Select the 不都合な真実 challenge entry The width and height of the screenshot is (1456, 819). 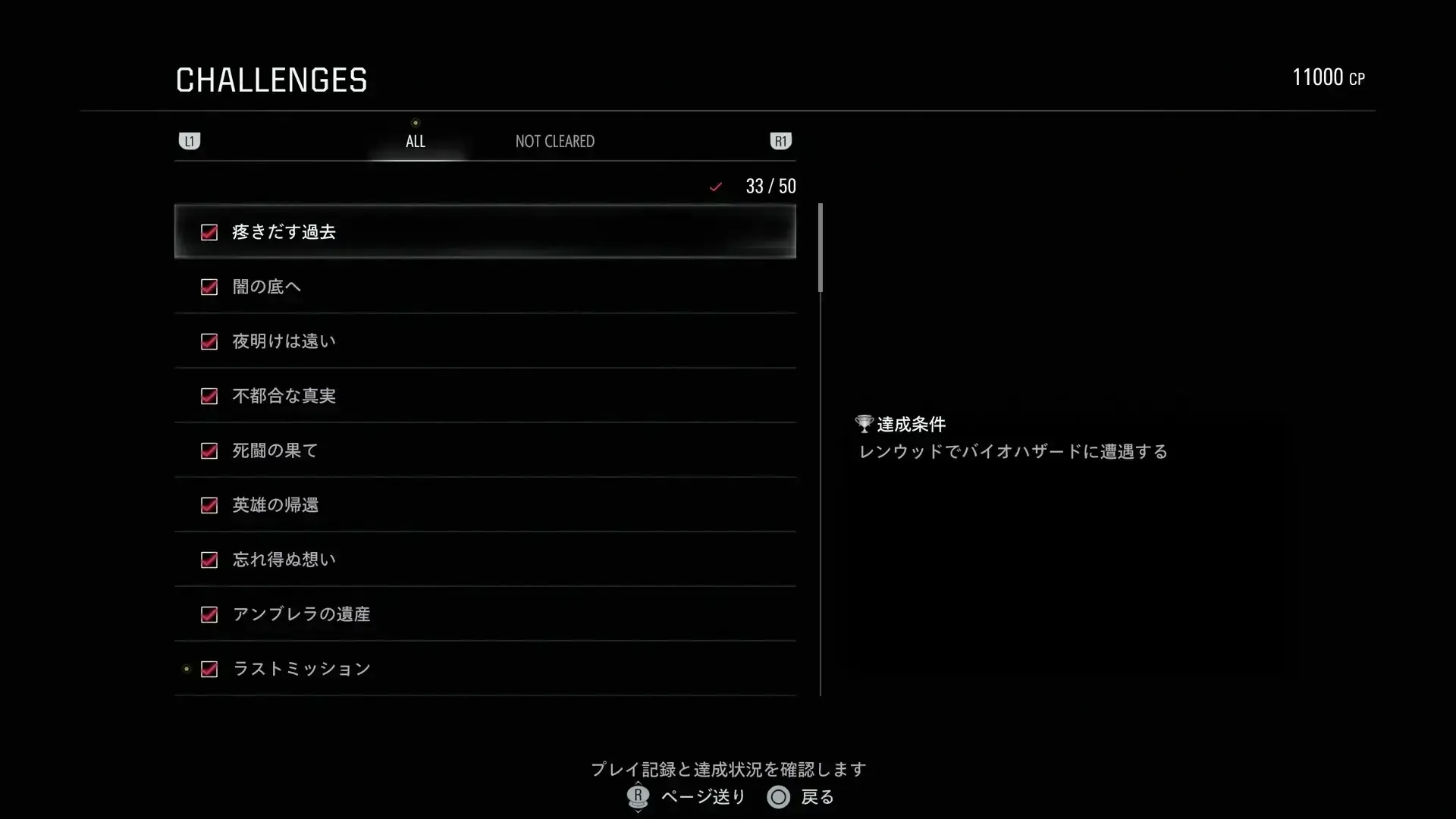[x=485, y=396]
